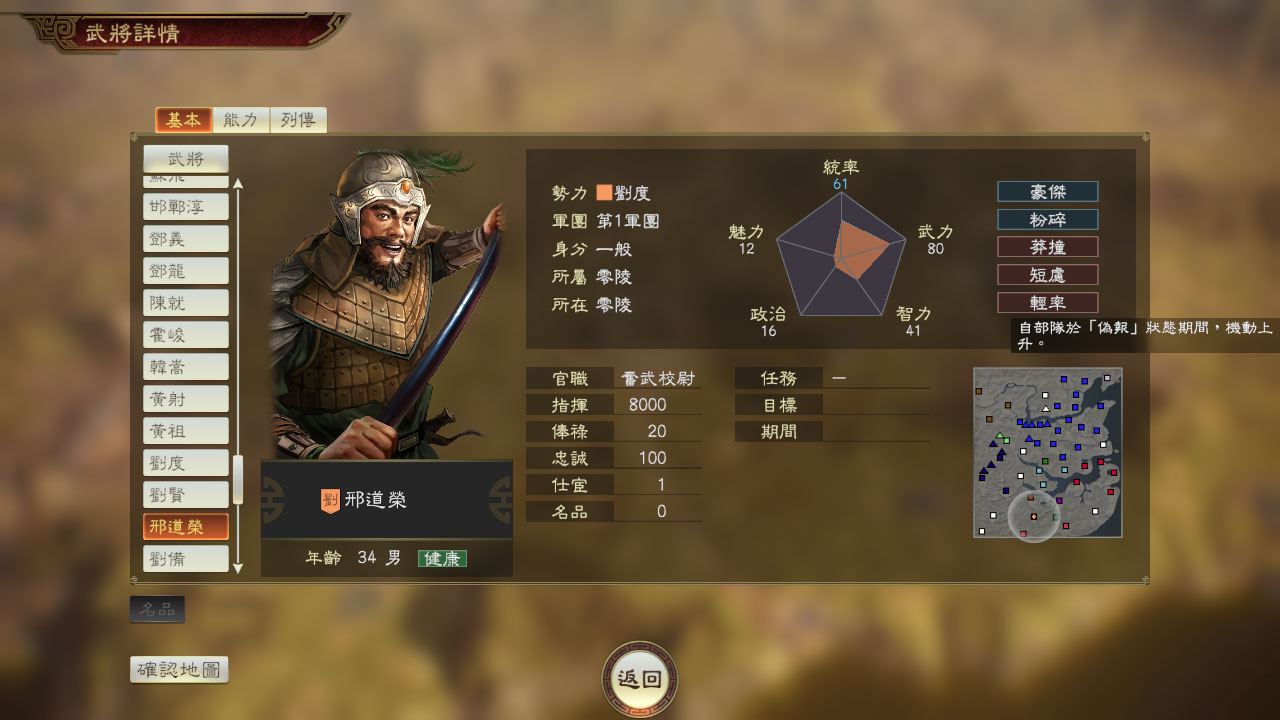Click the 返回 back button
The image size is (1280, 720).
(640, 679)
